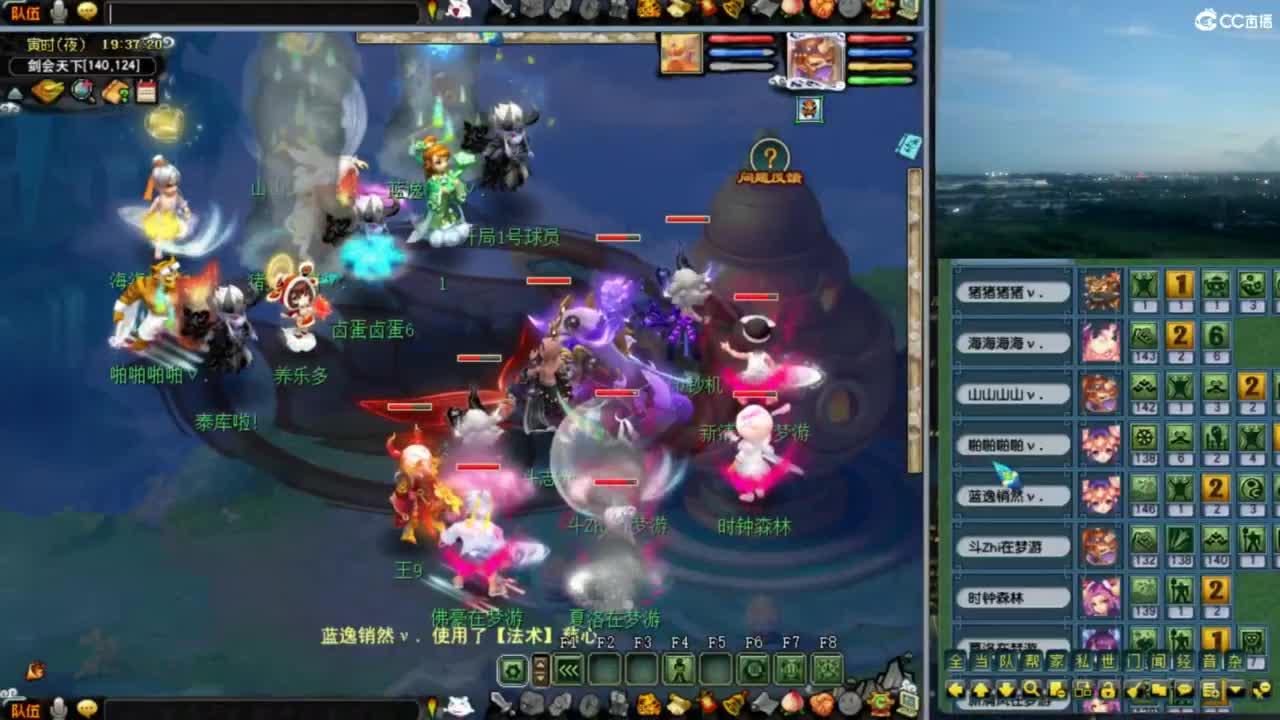Image resolution: width=1280 pixels, height=720 pixels.
Task: Open the dropdown arrow in the chat toolbar
Action: (x=1235, y=690)
